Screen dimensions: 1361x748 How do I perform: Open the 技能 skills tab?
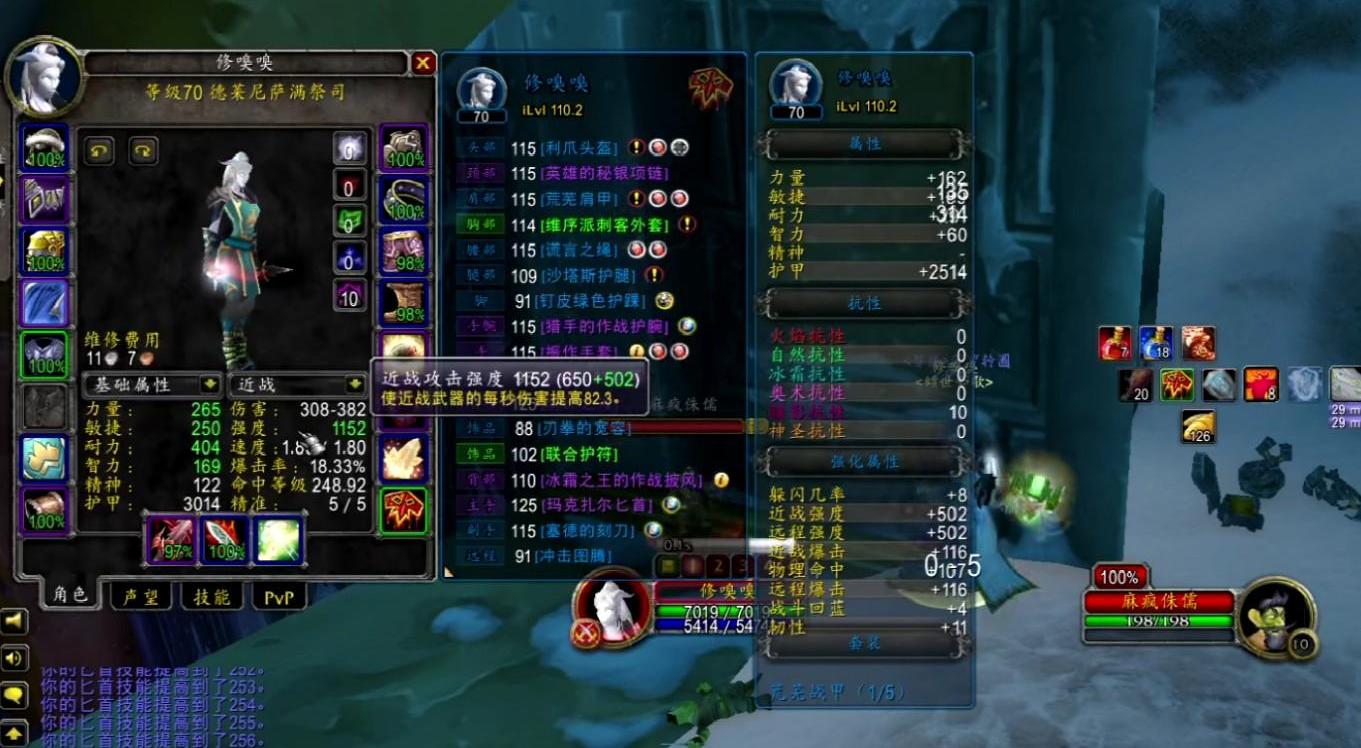coord(211,597)
